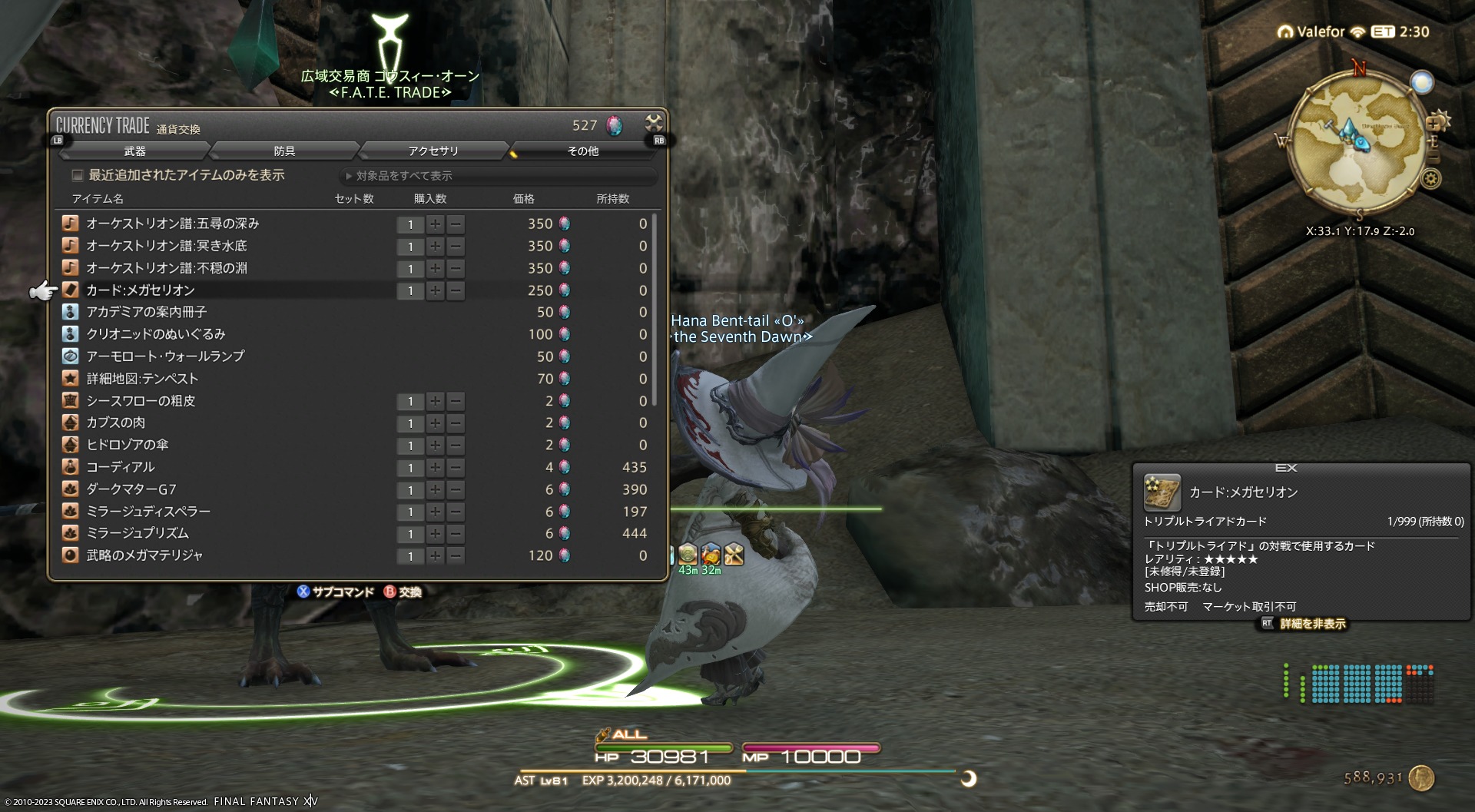This screenshot has width=1475, height=812.
Task: Toggle 最近追加されたアイテムのみを表示 checkbox
Action: coord(78,175)
